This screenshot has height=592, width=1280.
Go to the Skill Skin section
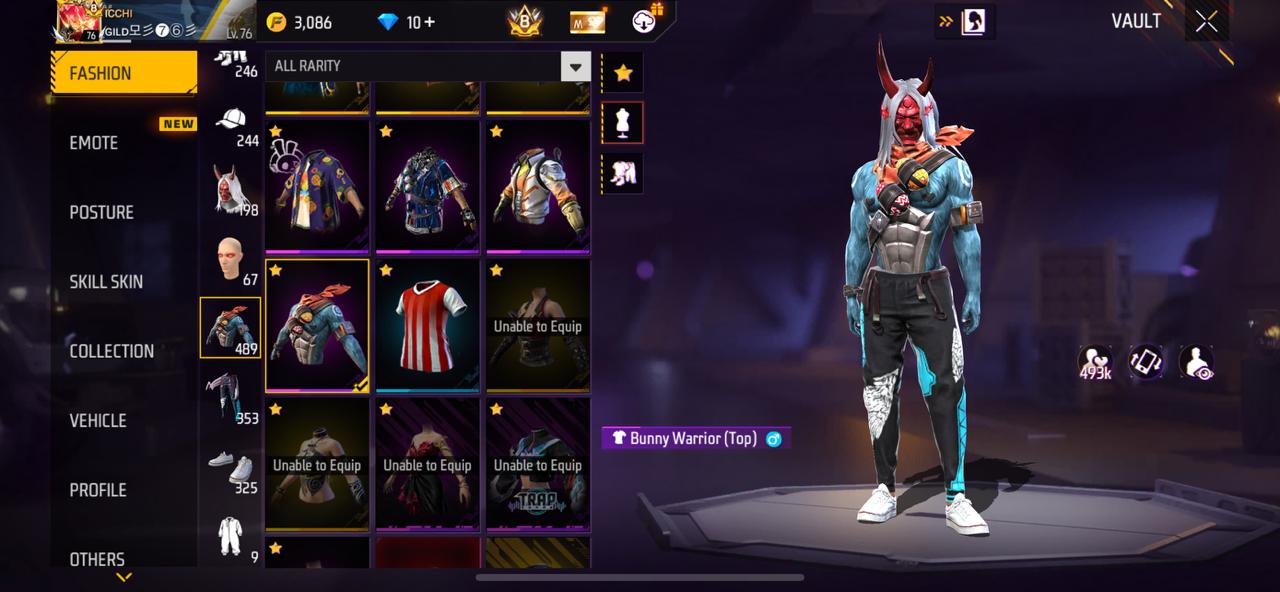pos(106,282)
